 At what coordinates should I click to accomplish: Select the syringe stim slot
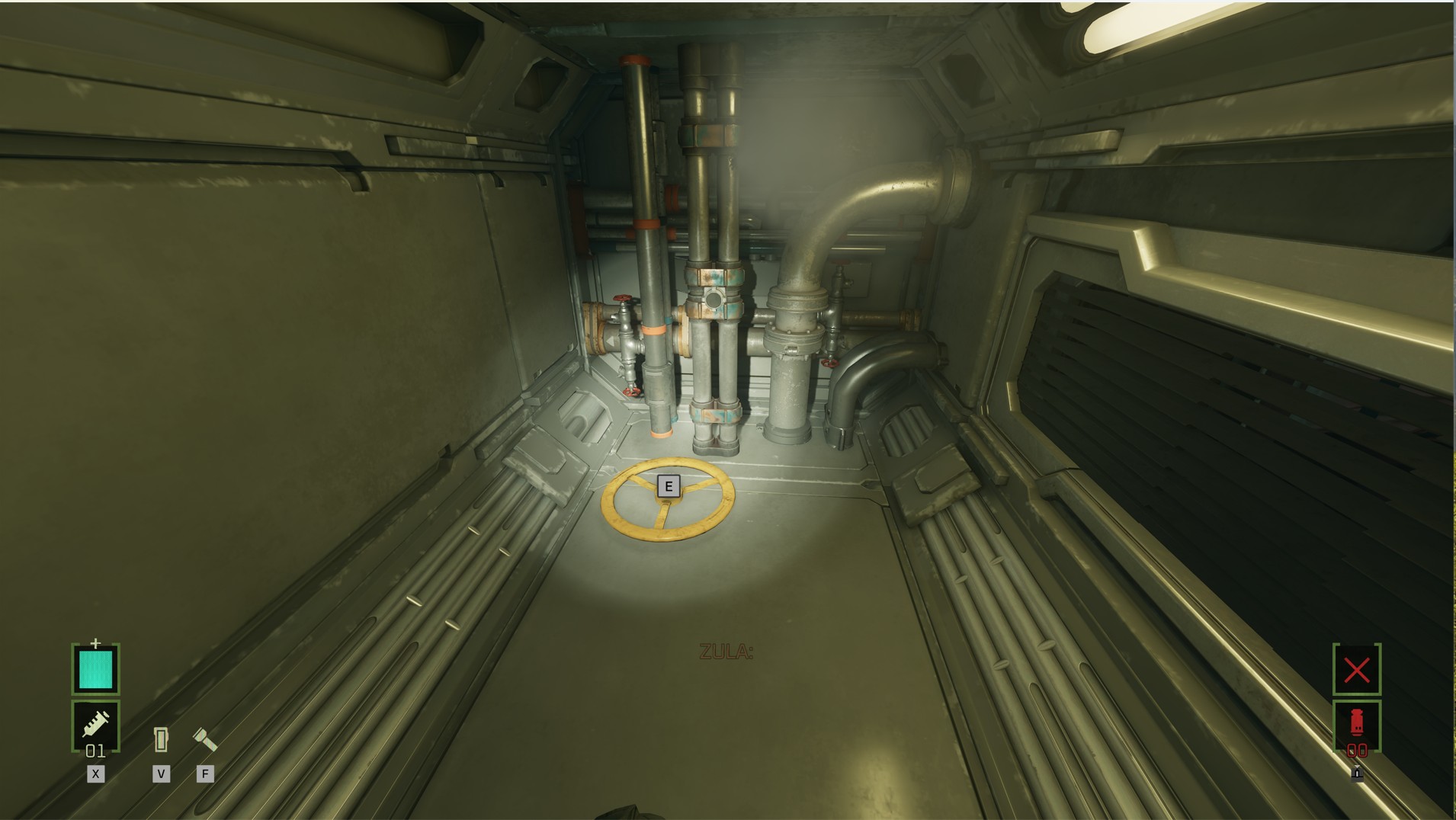pyautogui.click(x=95, y=725)
